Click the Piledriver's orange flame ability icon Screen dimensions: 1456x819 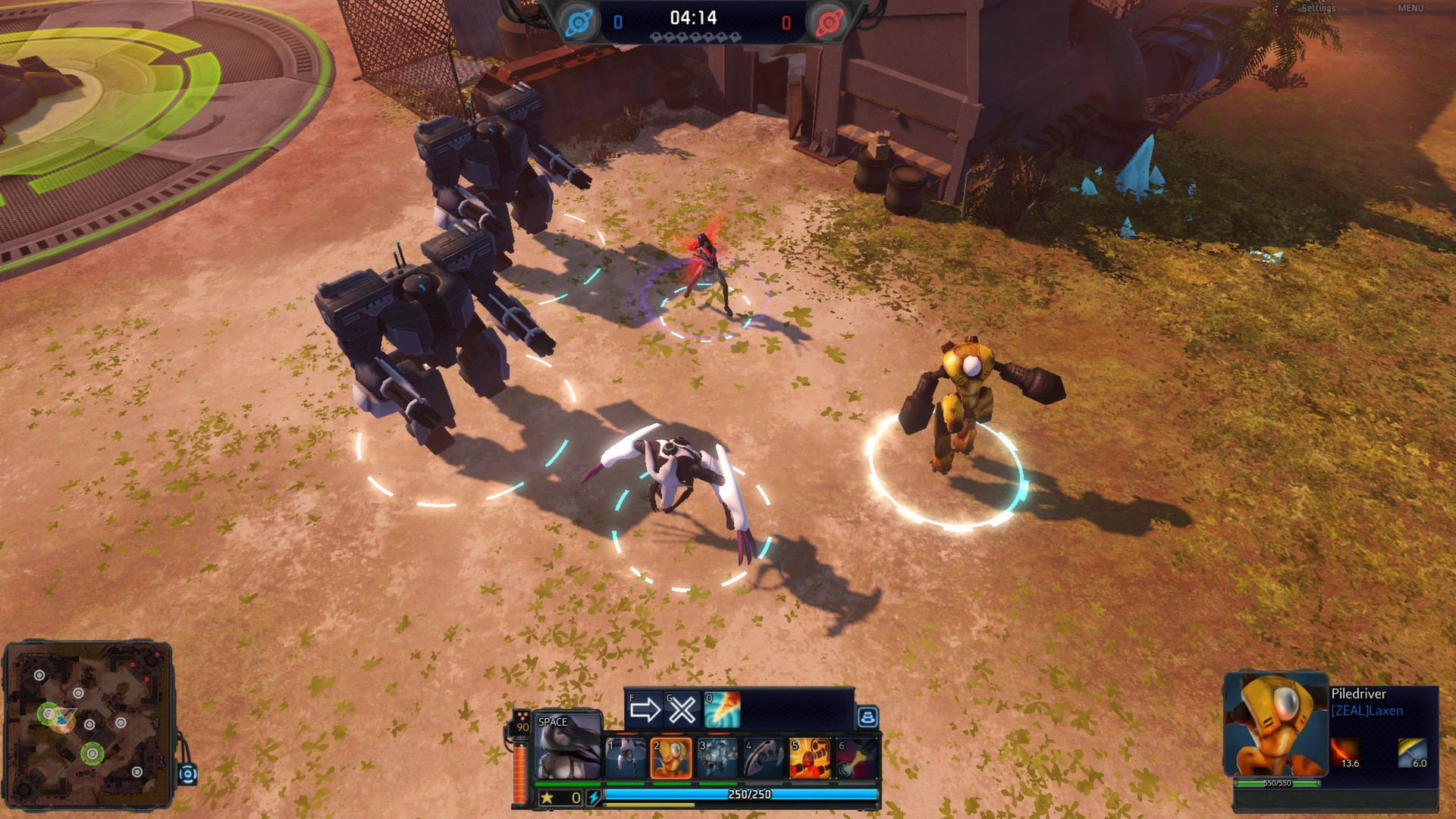(x=1345, y=754)
